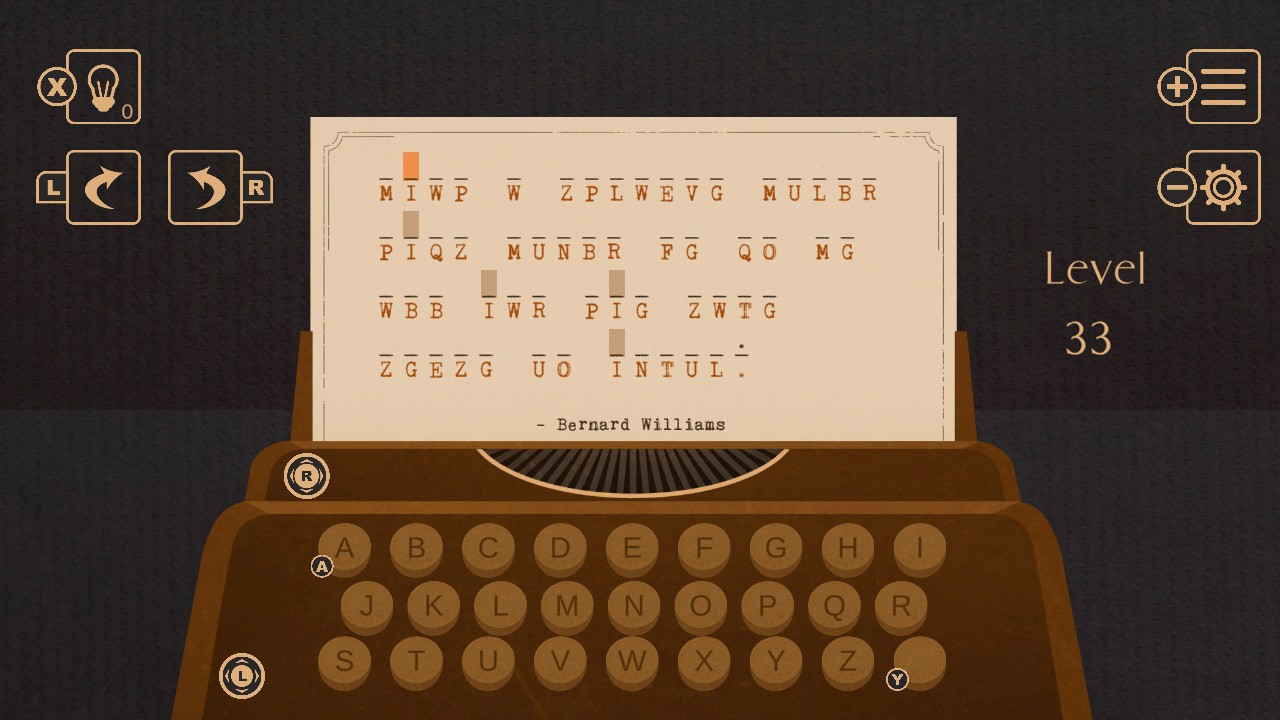Undo with the left curved arrow
This screenshot has width=1280, height=720.
coord(103,187)
